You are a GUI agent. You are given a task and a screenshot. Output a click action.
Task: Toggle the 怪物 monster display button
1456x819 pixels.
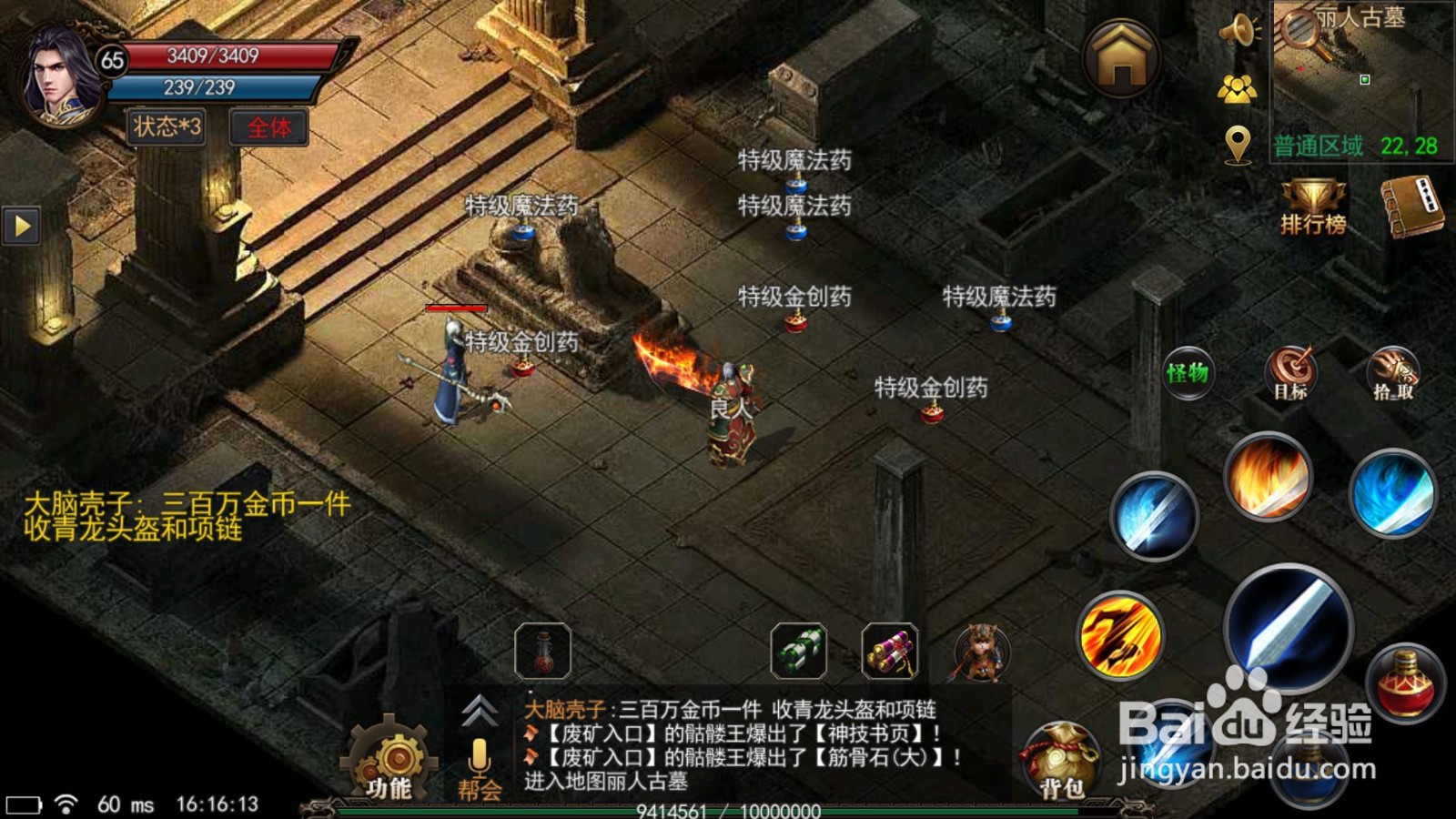(x=1188, y=373)
